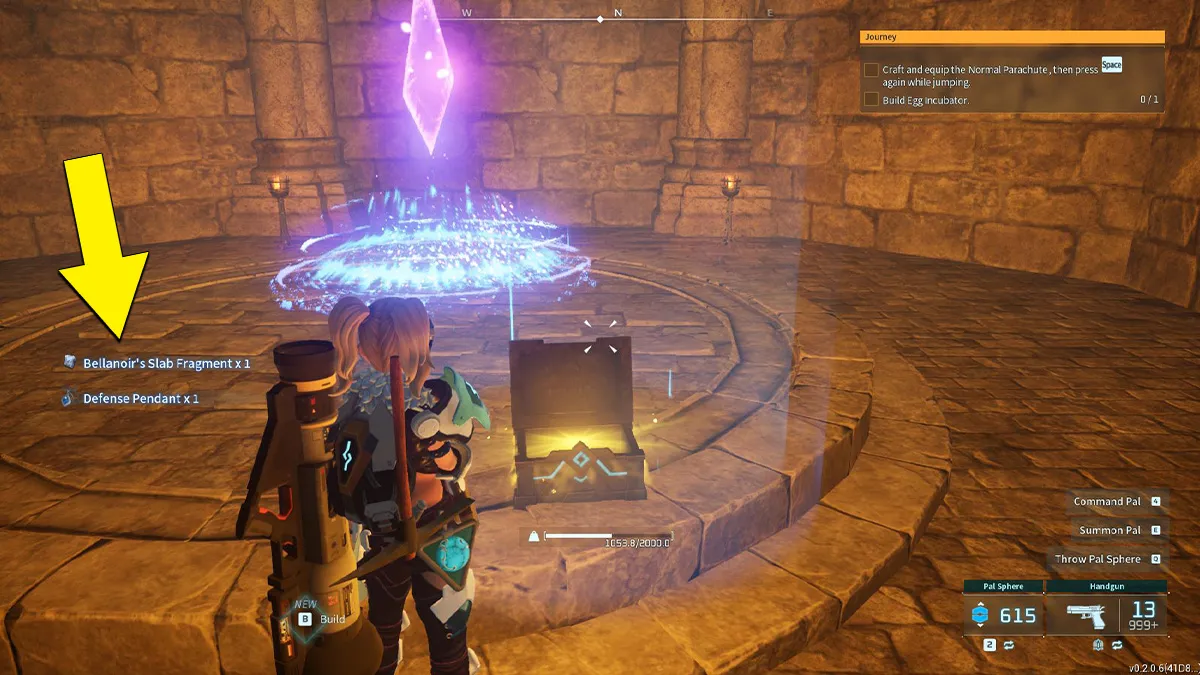Open the Journey objectives panel header

click(1011, 37)
